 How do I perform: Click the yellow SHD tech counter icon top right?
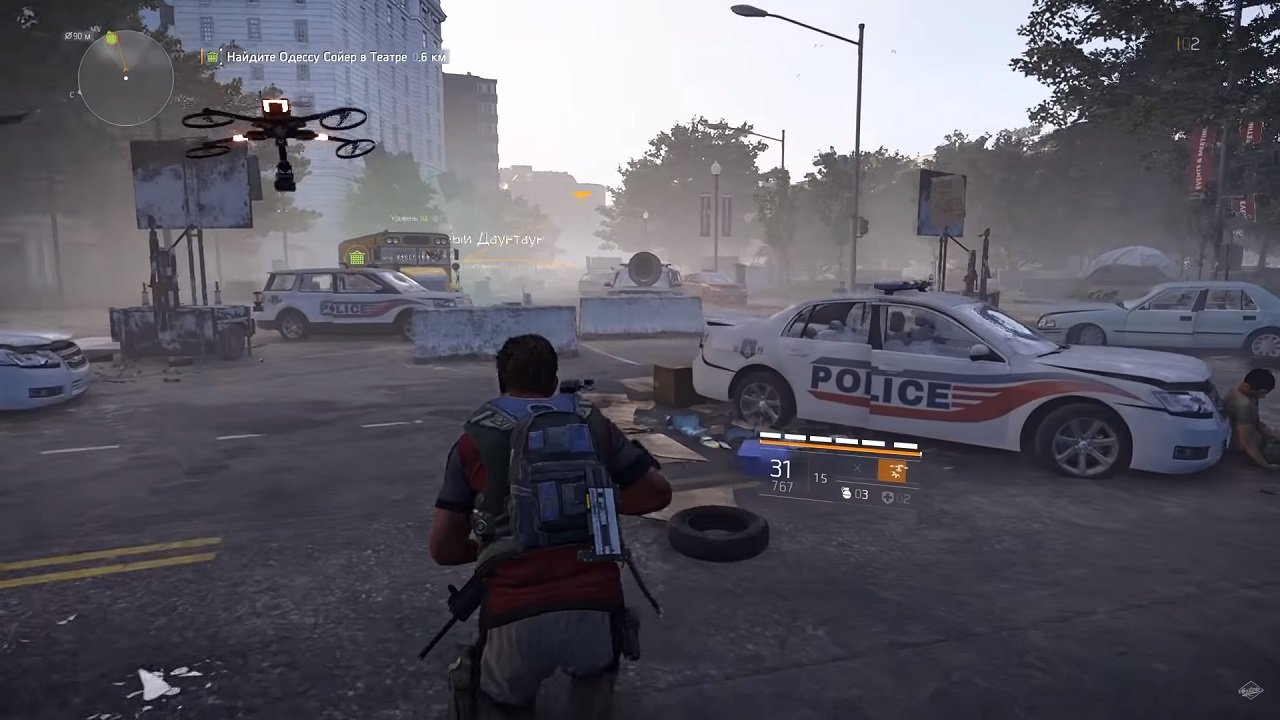pyautogui.click(x=1178, y=44)
